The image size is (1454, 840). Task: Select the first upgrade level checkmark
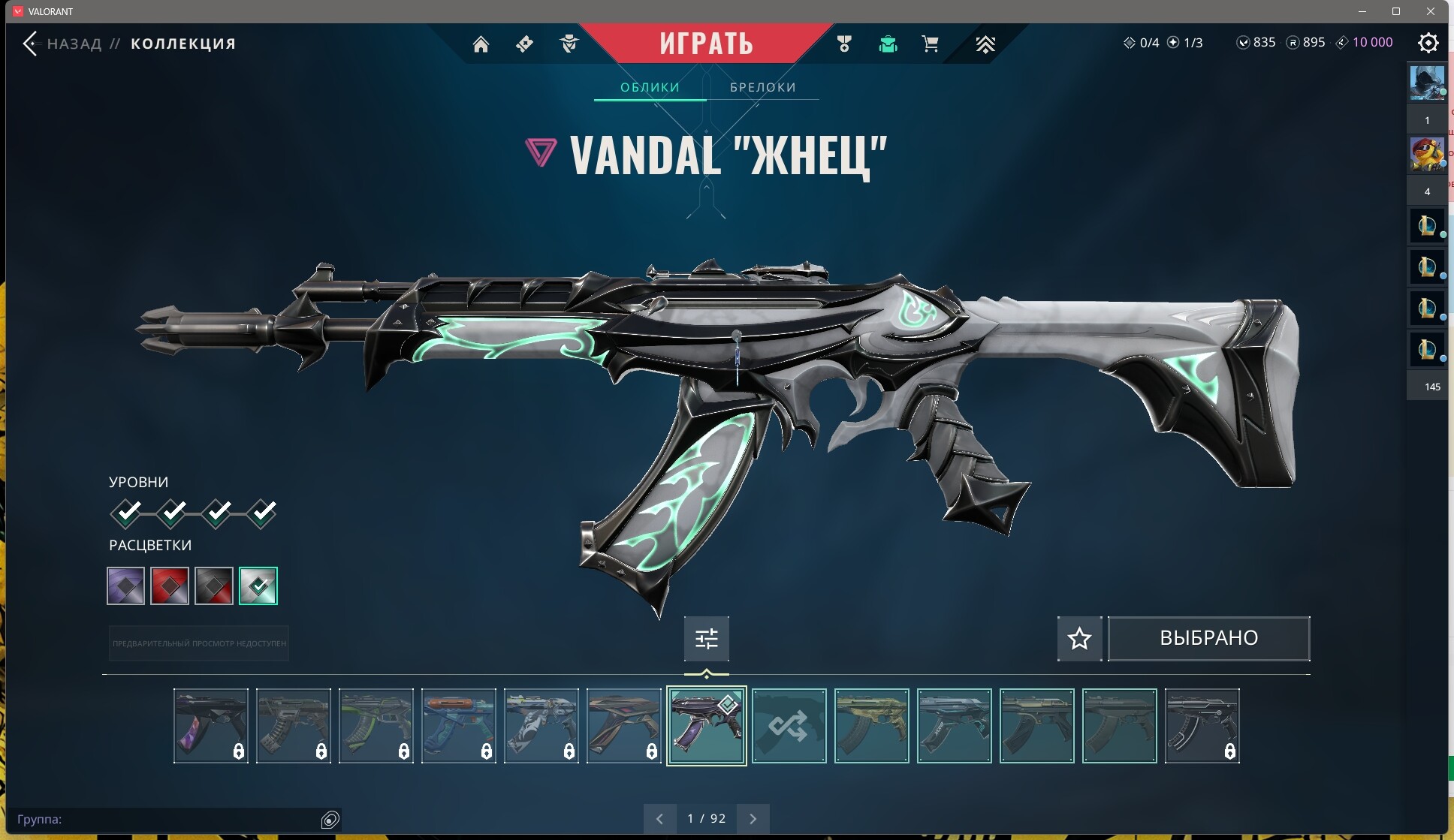tap(128, 513)
